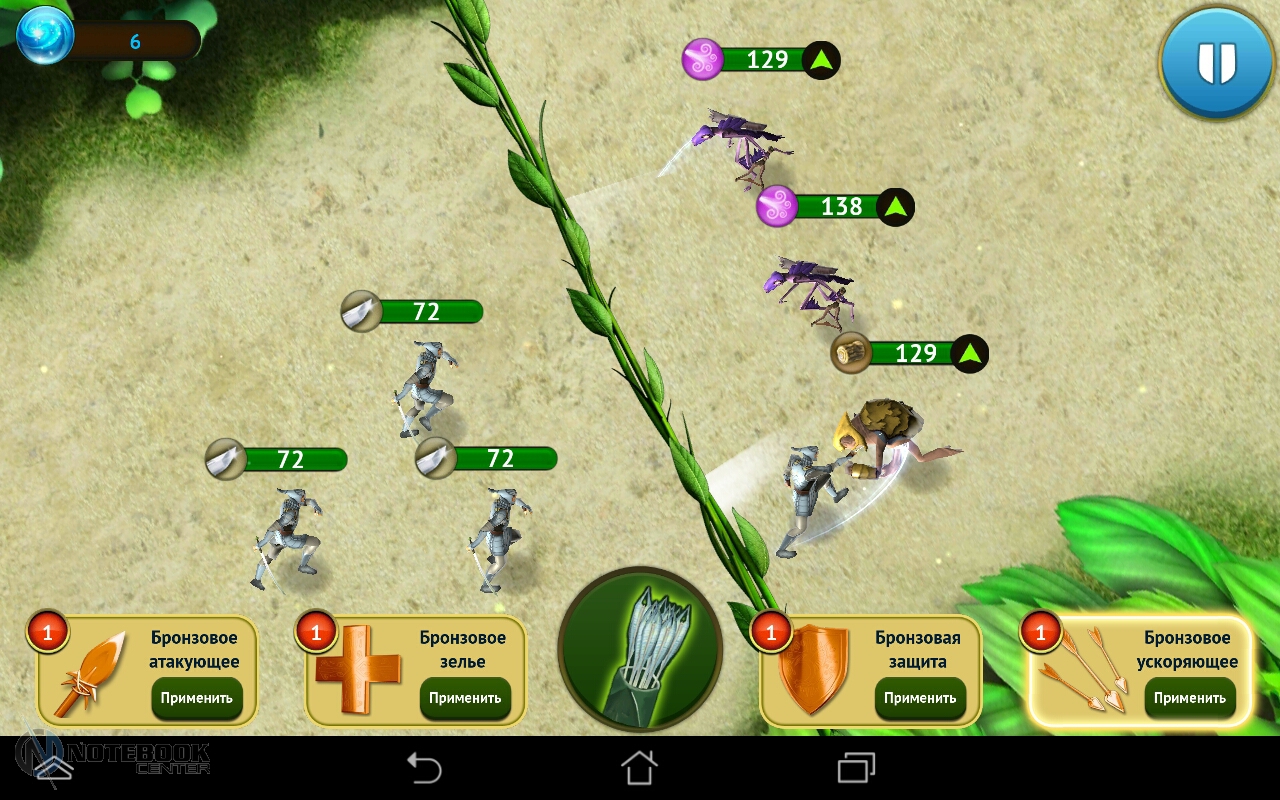Screen dimensions: 1280x800
Task: Apply the Бронзовая защита shield
Action: 920,698
